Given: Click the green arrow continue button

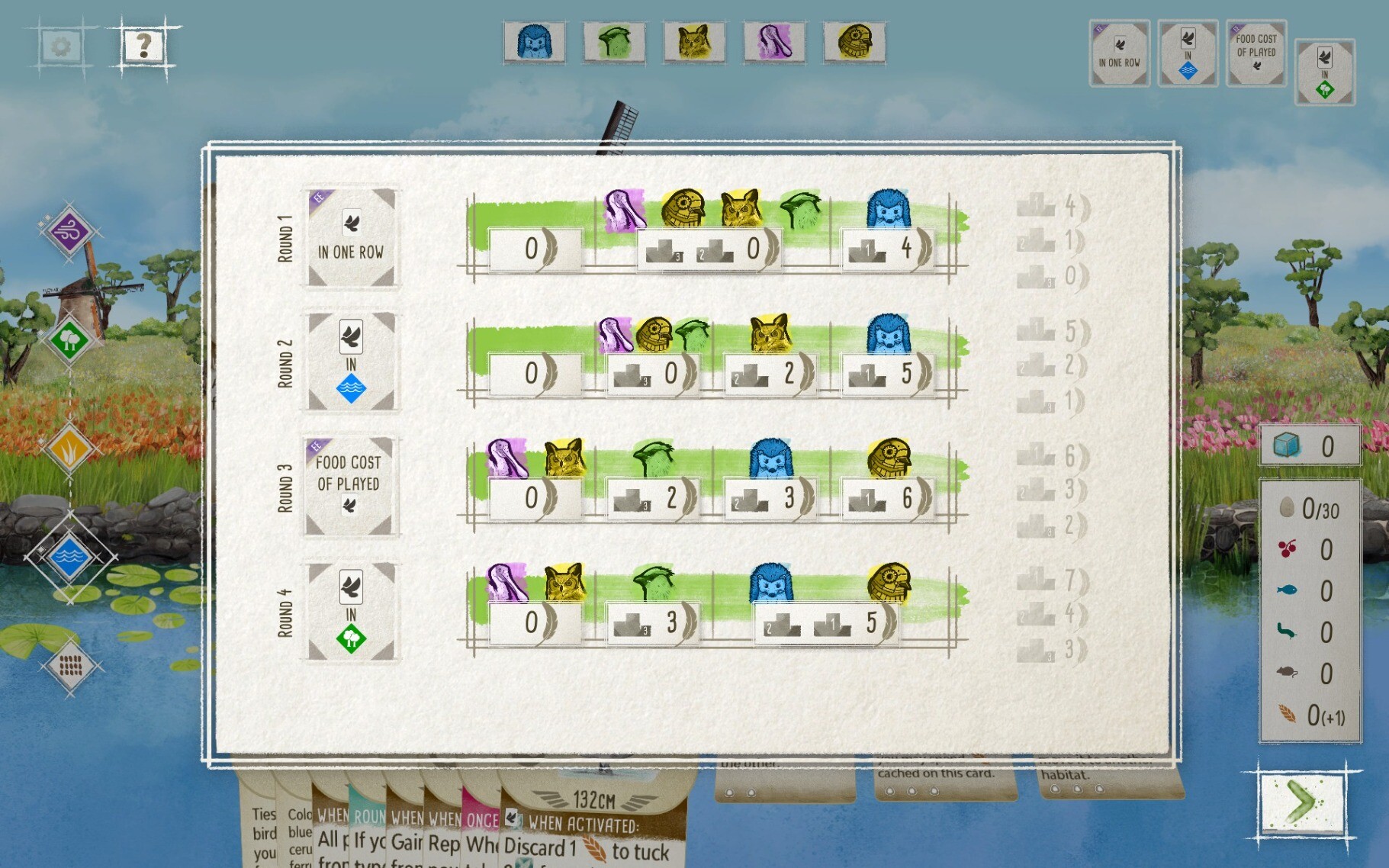Looking at the screenshot, I should coord(1302,802).
